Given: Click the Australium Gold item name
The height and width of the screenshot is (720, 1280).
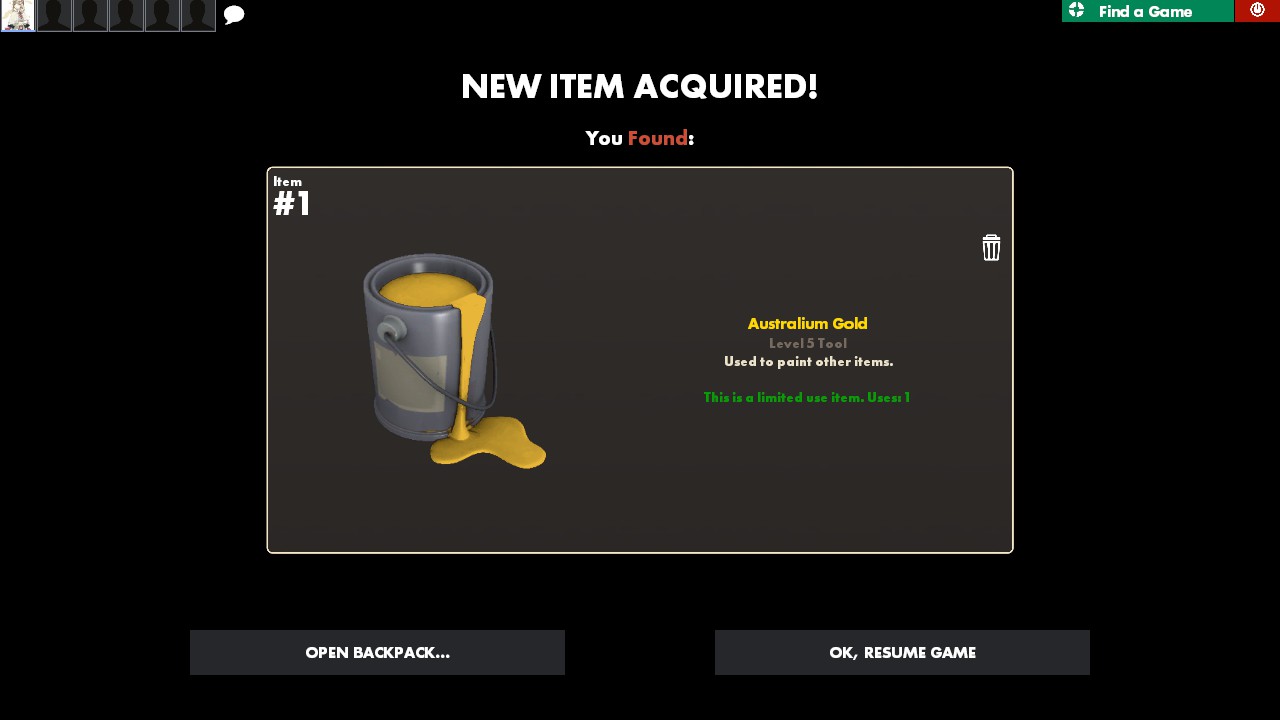Looking at the screenshot, I should (x=808, y=323).
